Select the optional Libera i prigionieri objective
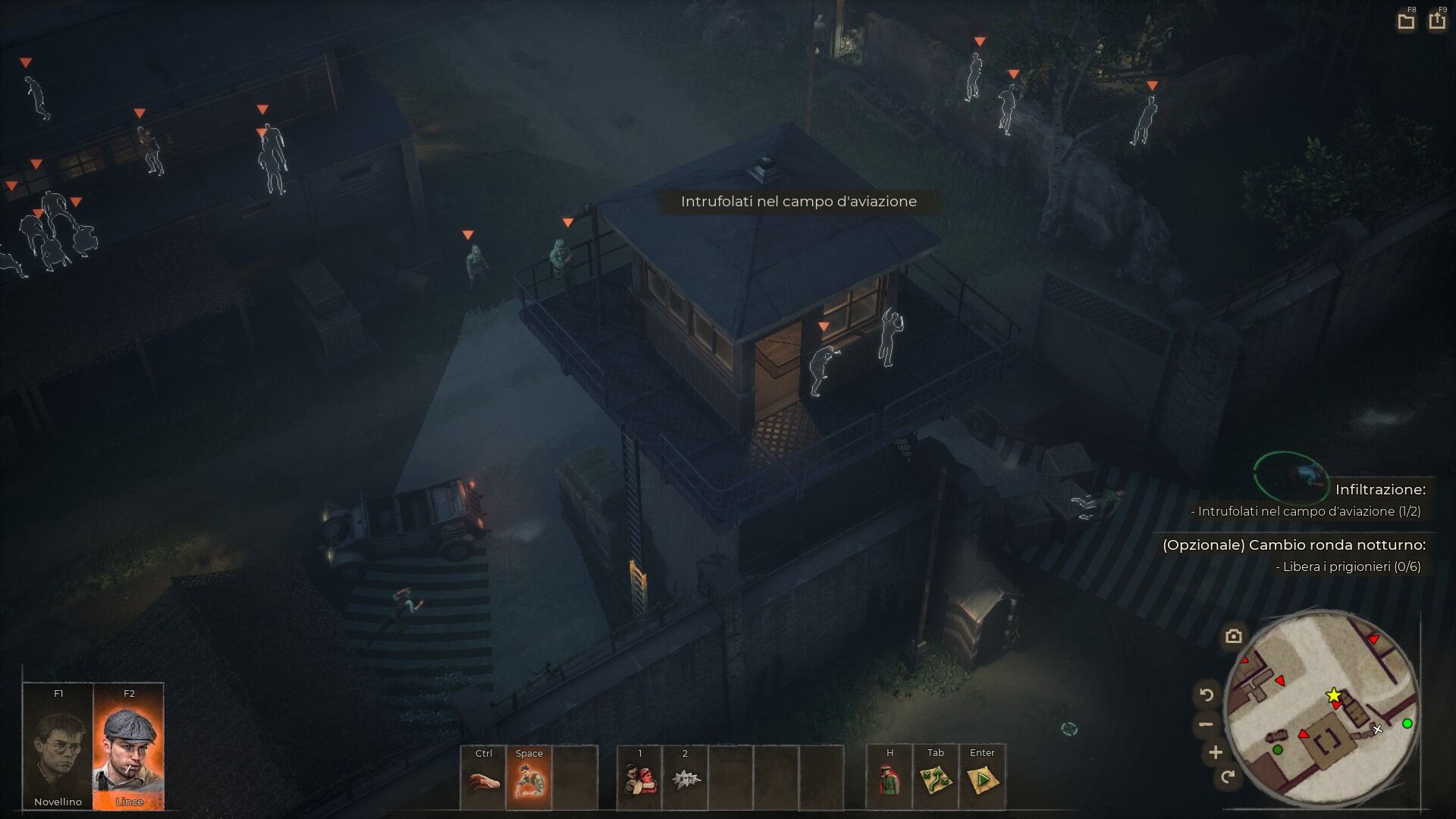Viewport: 1456px width, 819px height. 1347,566
